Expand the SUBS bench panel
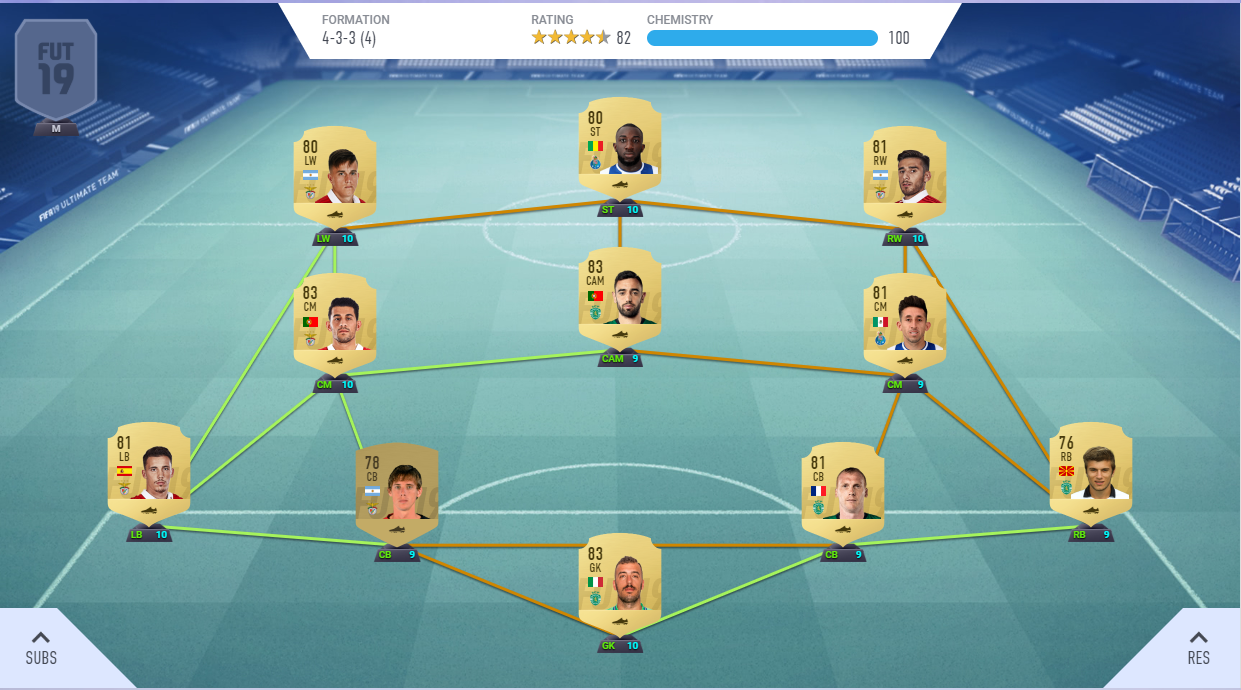 click(x=42, y=648)
